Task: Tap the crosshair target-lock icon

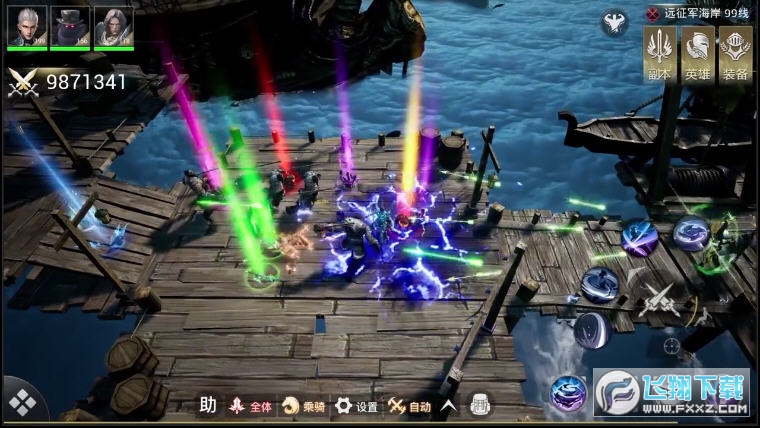Action: (672, 346)
